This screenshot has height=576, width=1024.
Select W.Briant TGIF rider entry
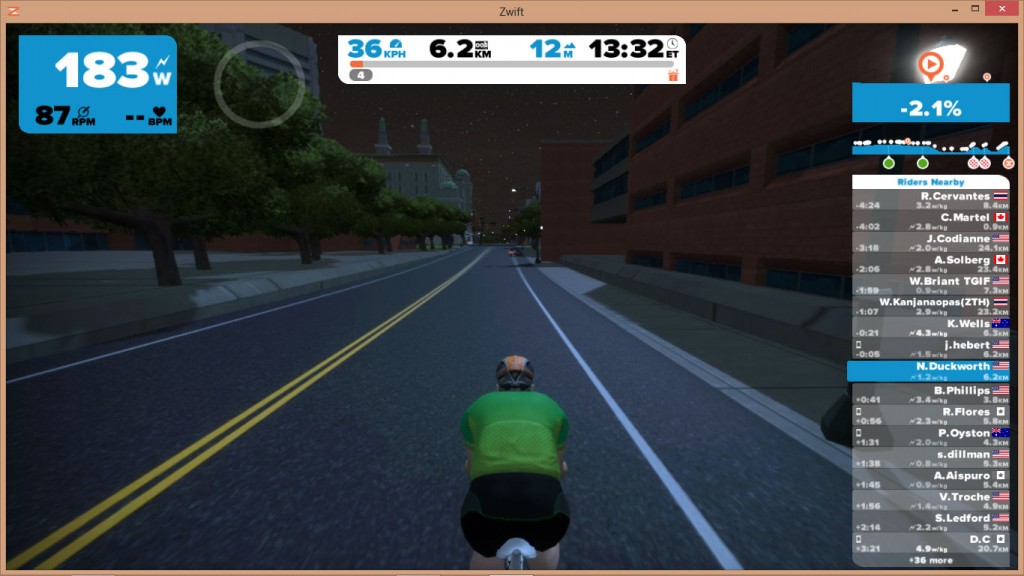tap(930, 286)
